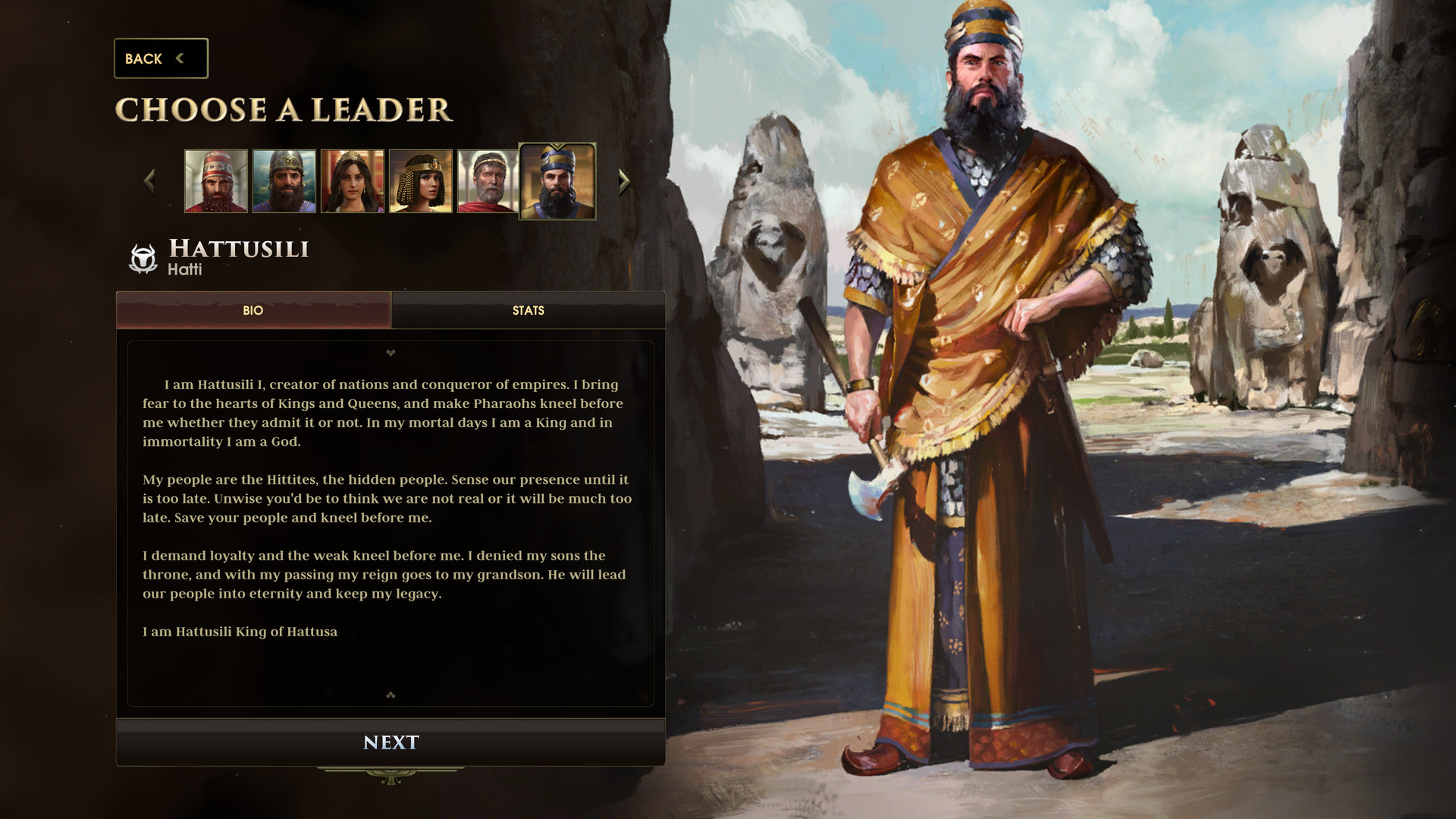The height and width of the screenshot is (819, 1456).
Task: Select Hattusili's portrait in the leader strip
Action: [559, 182]
